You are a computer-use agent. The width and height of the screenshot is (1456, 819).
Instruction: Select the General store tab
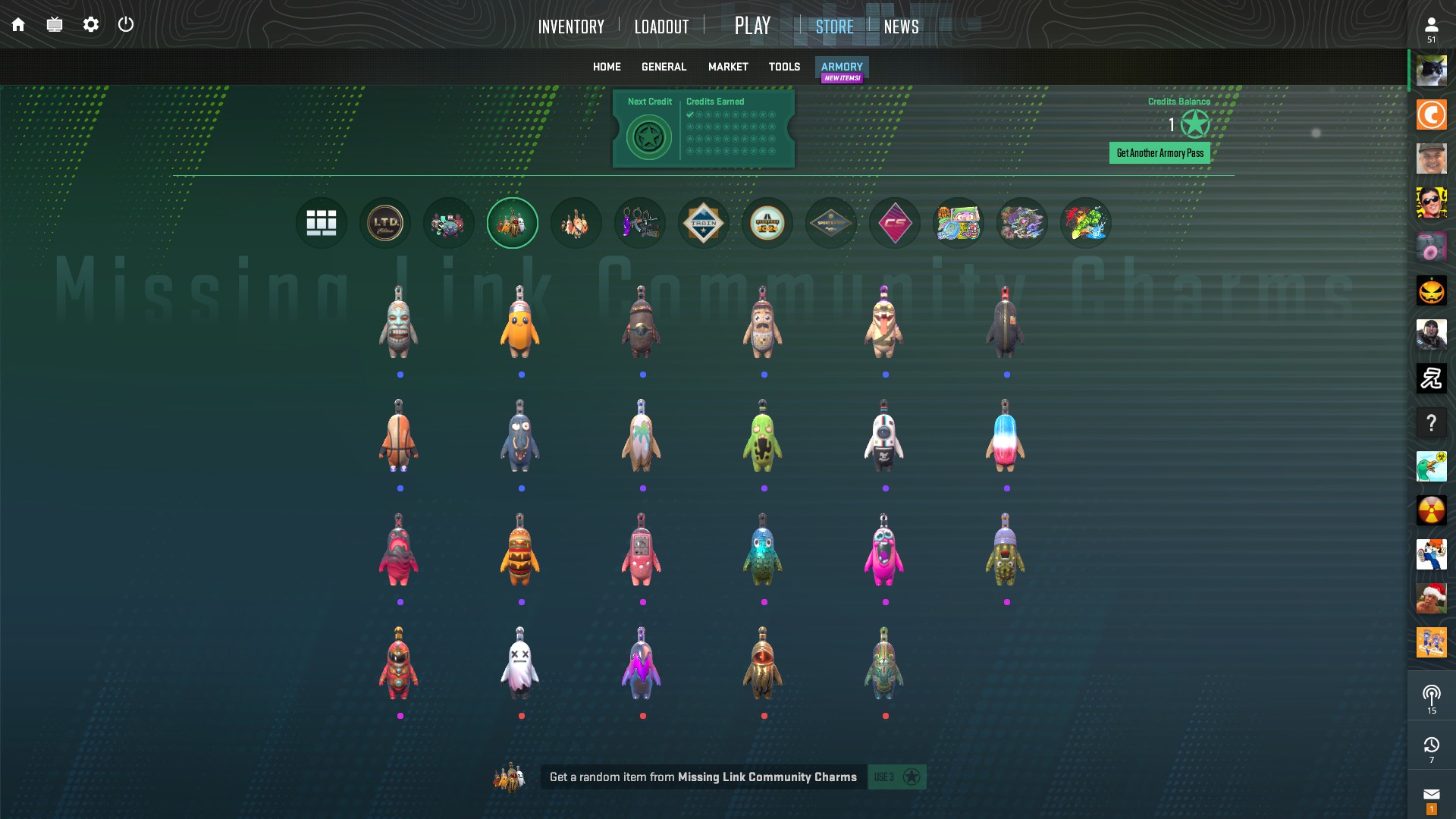(664, 67)
